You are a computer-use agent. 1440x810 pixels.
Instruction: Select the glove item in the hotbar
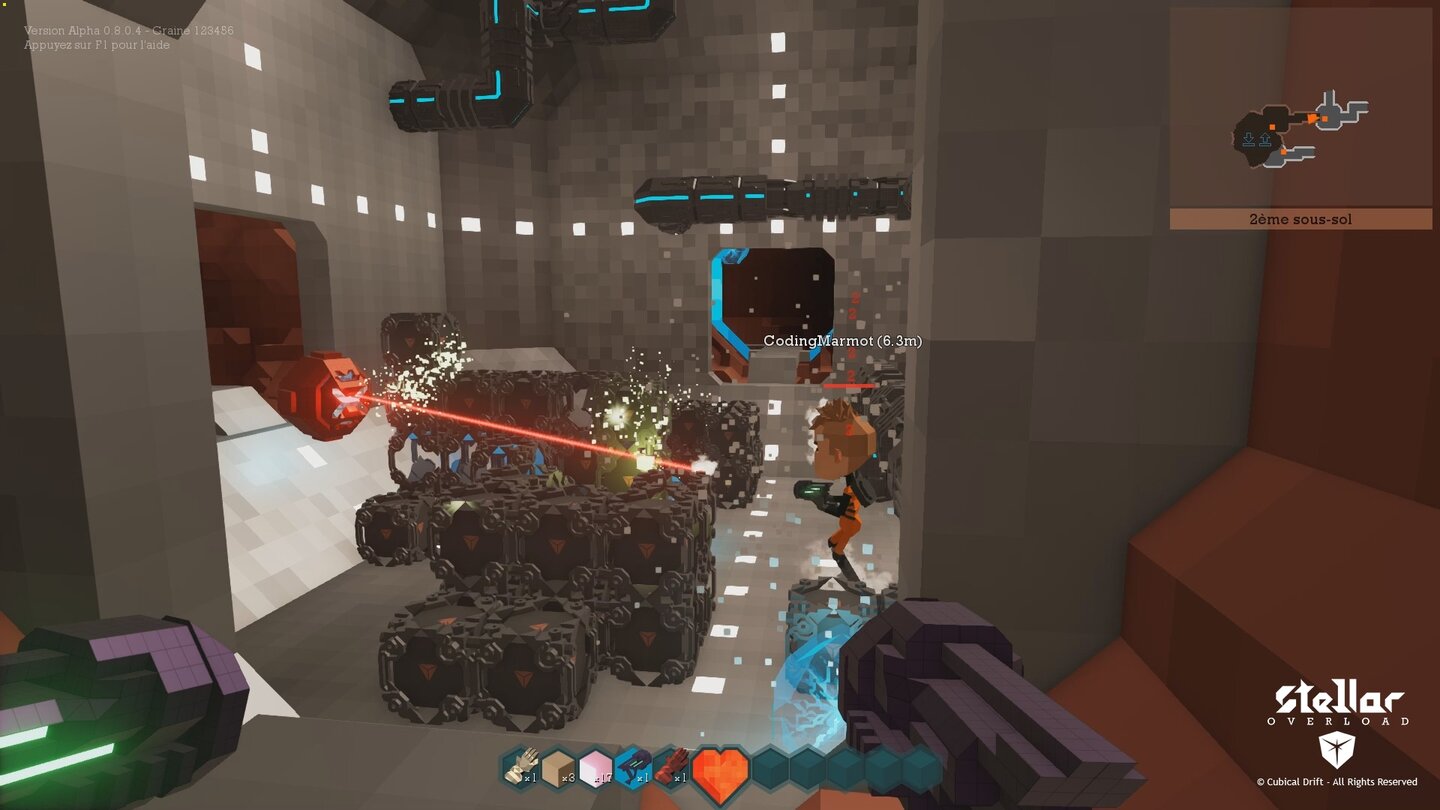(x=520, y=770)
